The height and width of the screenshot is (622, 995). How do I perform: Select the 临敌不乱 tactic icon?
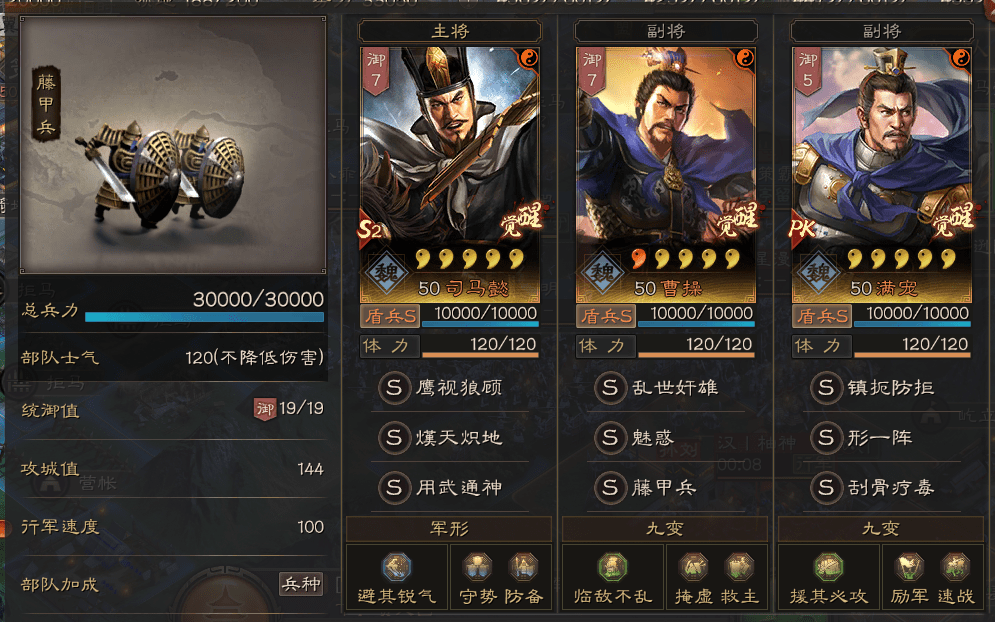[613, 568]
